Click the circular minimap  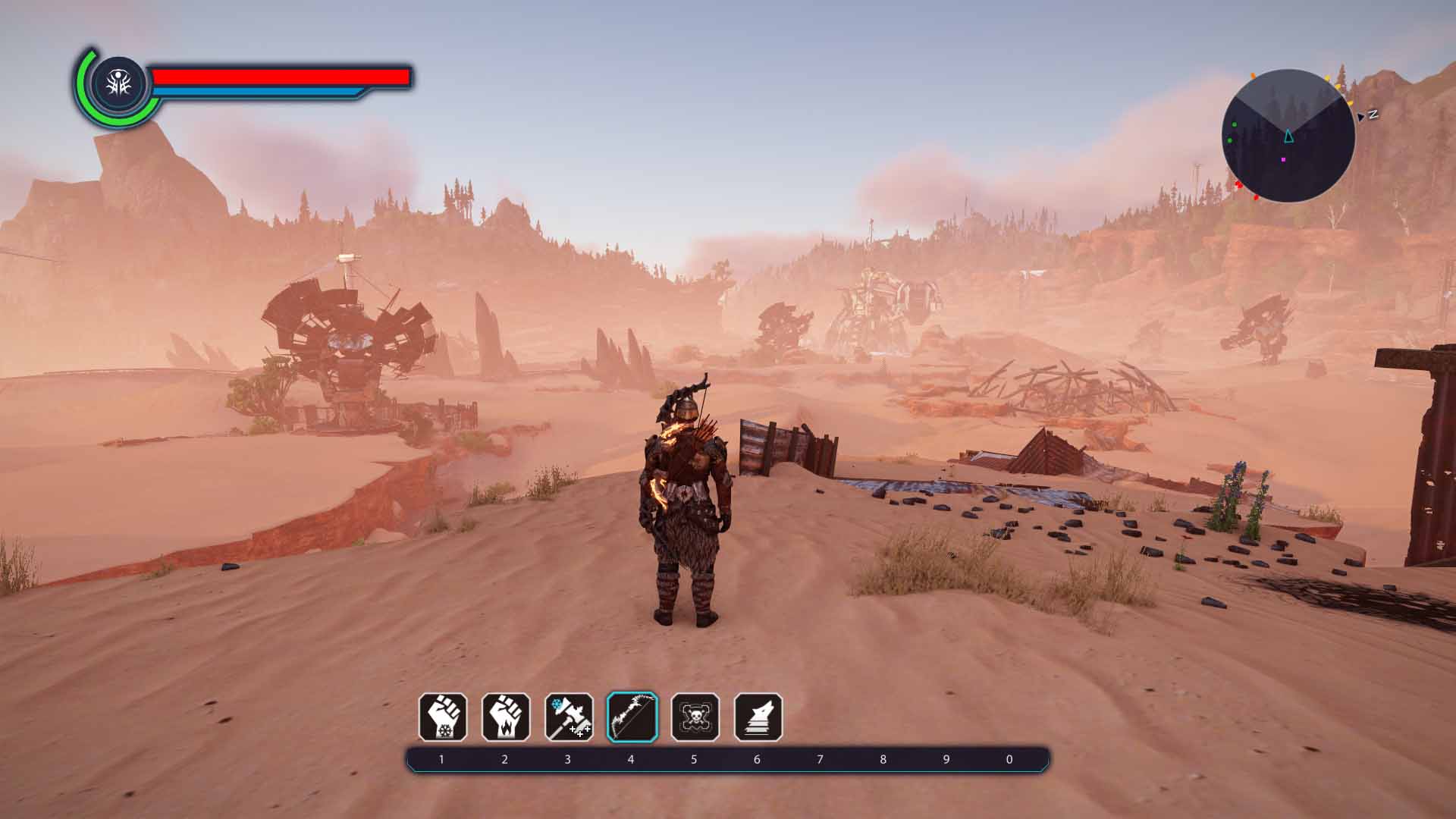(1288, 136)
